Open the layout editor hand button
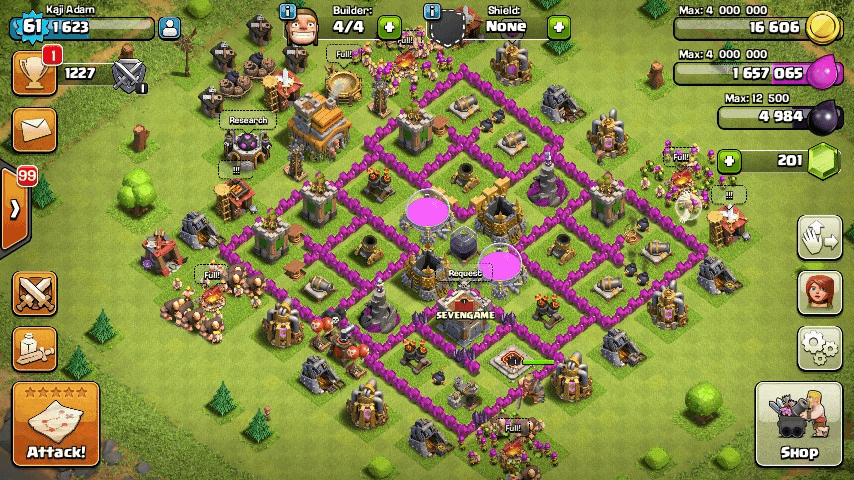This screenshot has height=480, width=854. coord(817,236)
